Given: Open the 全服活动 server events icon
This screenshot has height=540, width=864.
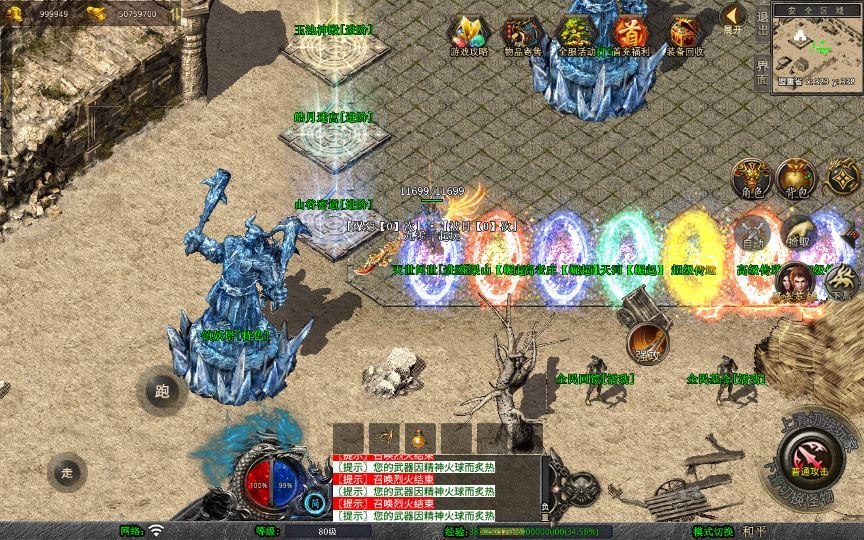Looking at the screenshot, I should 577,34.
